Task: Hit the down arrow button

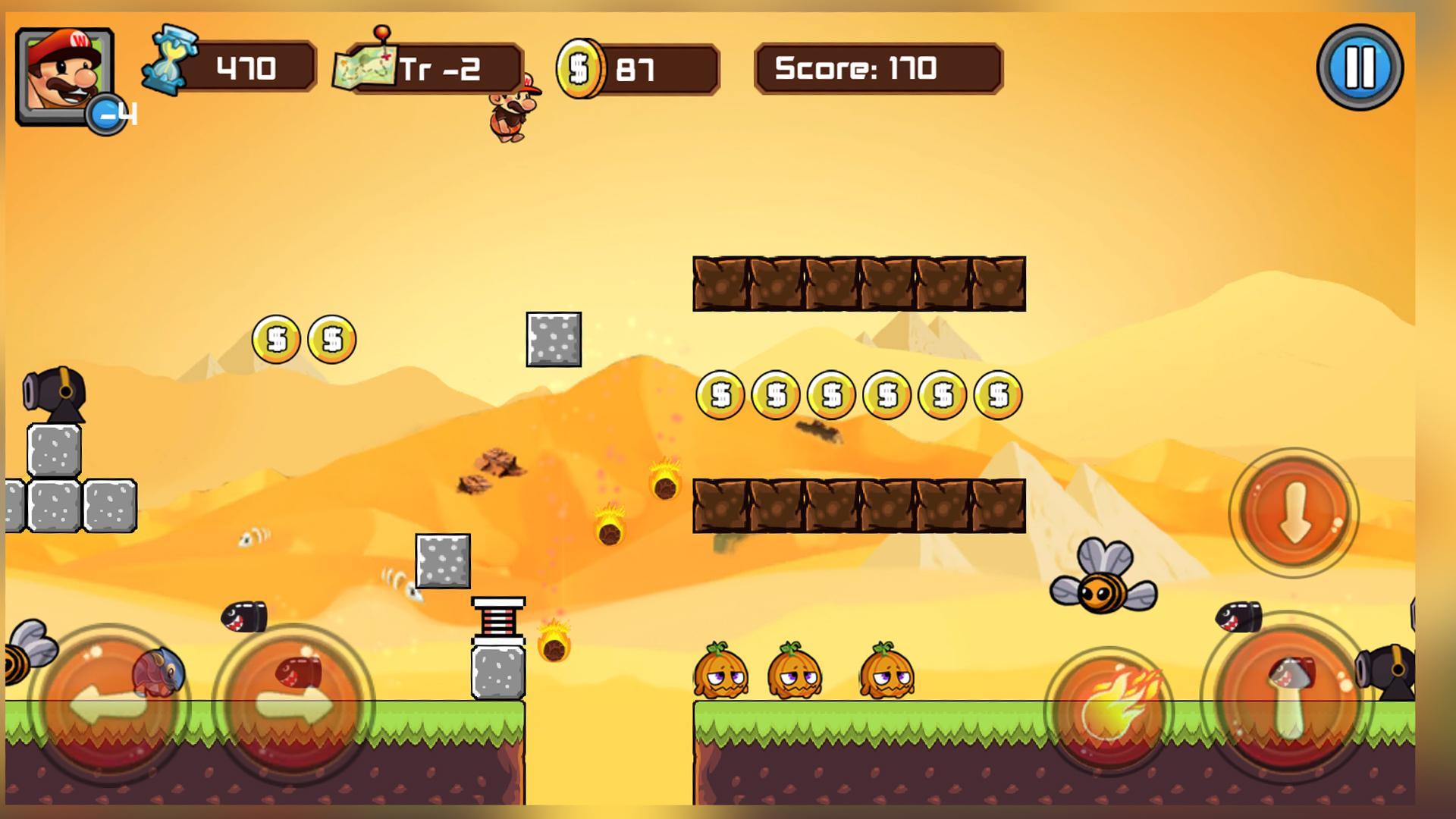Action: pos(1294,513)
